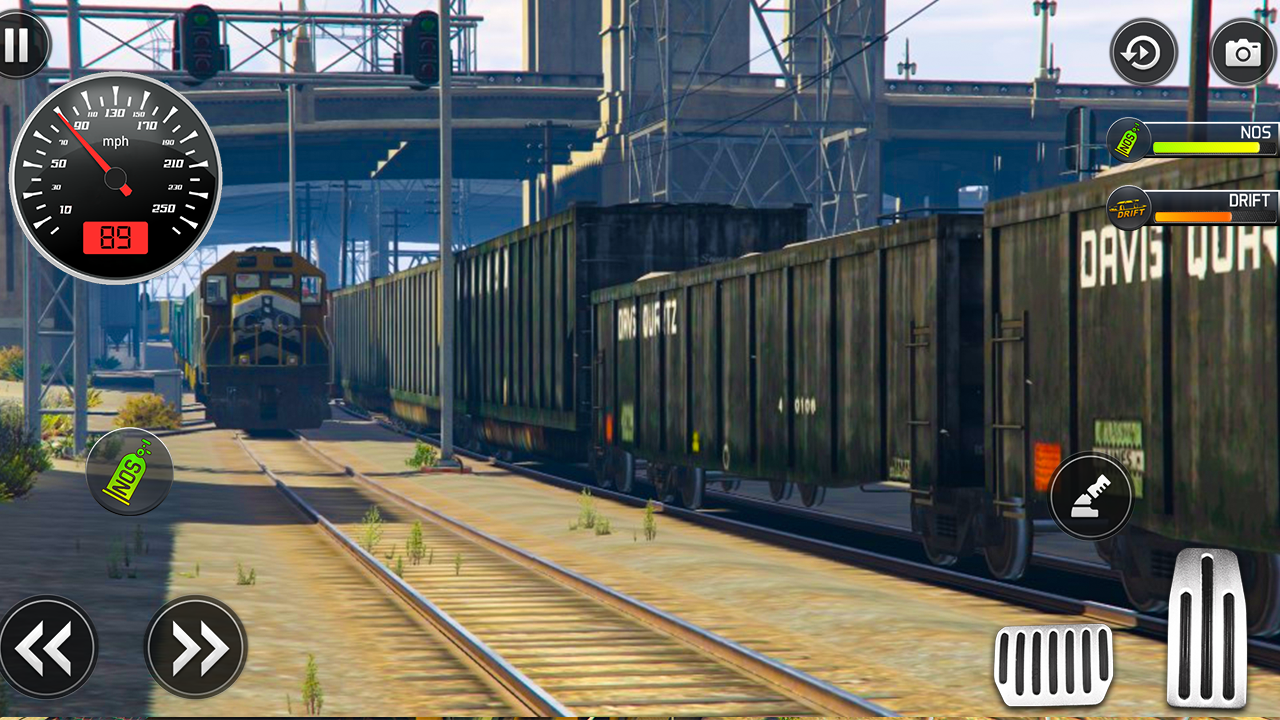Click the drift car badge on the DRIFT meter
The height and width of the screenshot is (720, 1280).
pos(1129,209)
